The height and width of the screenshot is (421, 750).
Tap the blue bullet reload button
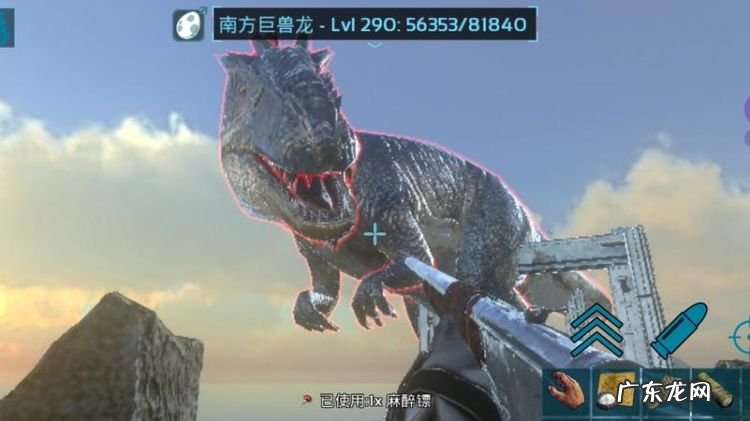(x=678, y=331)
